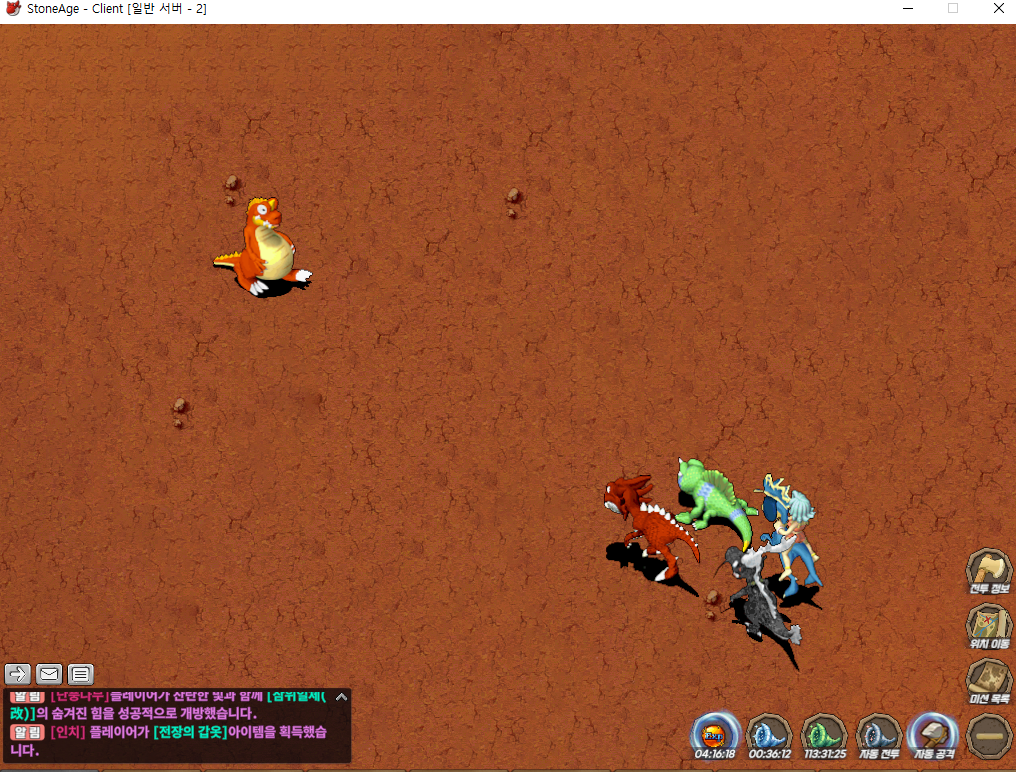
Task: Toggle the 자동 전투 horn icon
Action: coord(879,735)
